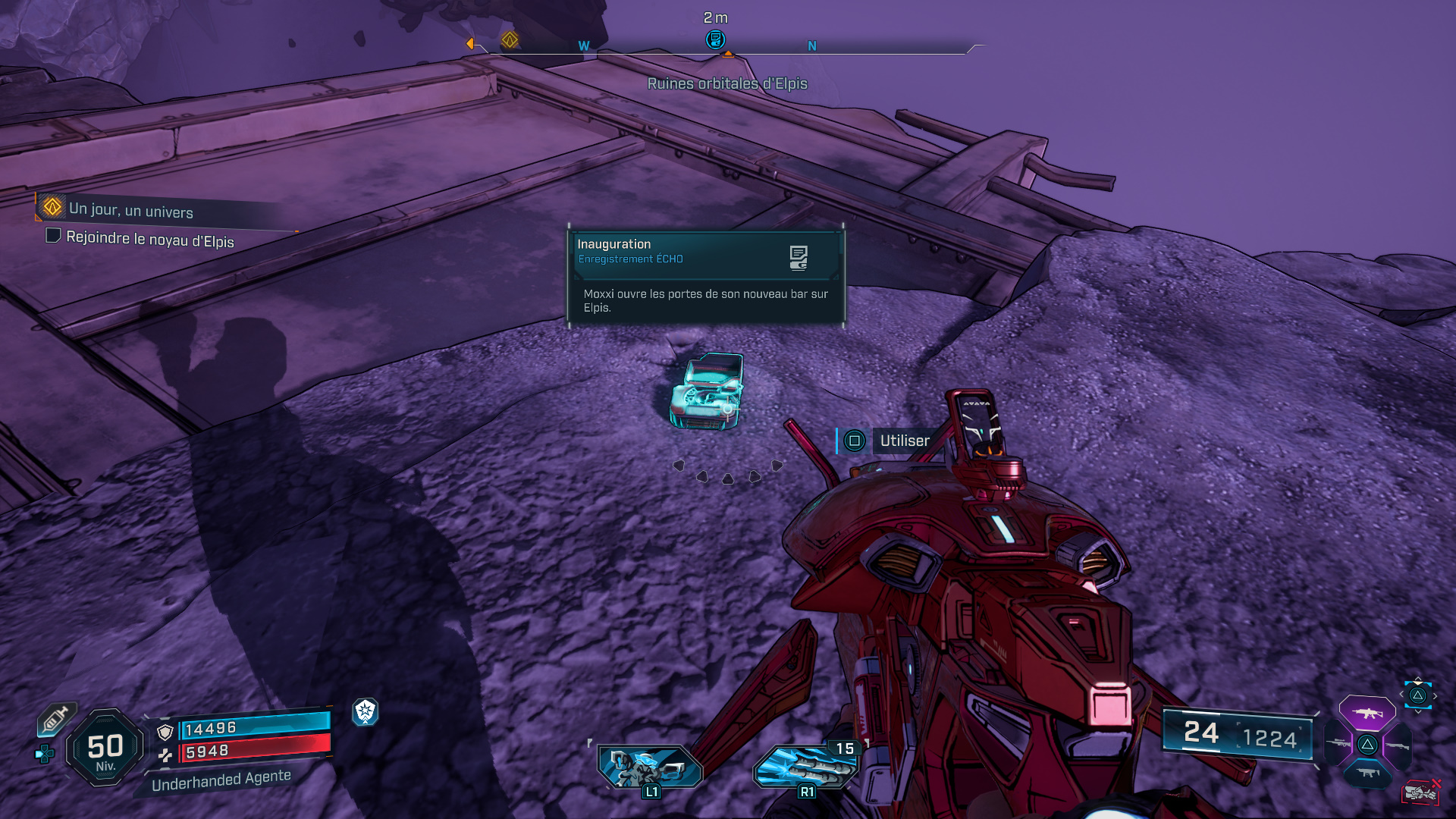The height and width of the screenshot is (819, 1456).
Task: Select the purple assault rifle weapon slot
Action: click(x=1367, y=713)
